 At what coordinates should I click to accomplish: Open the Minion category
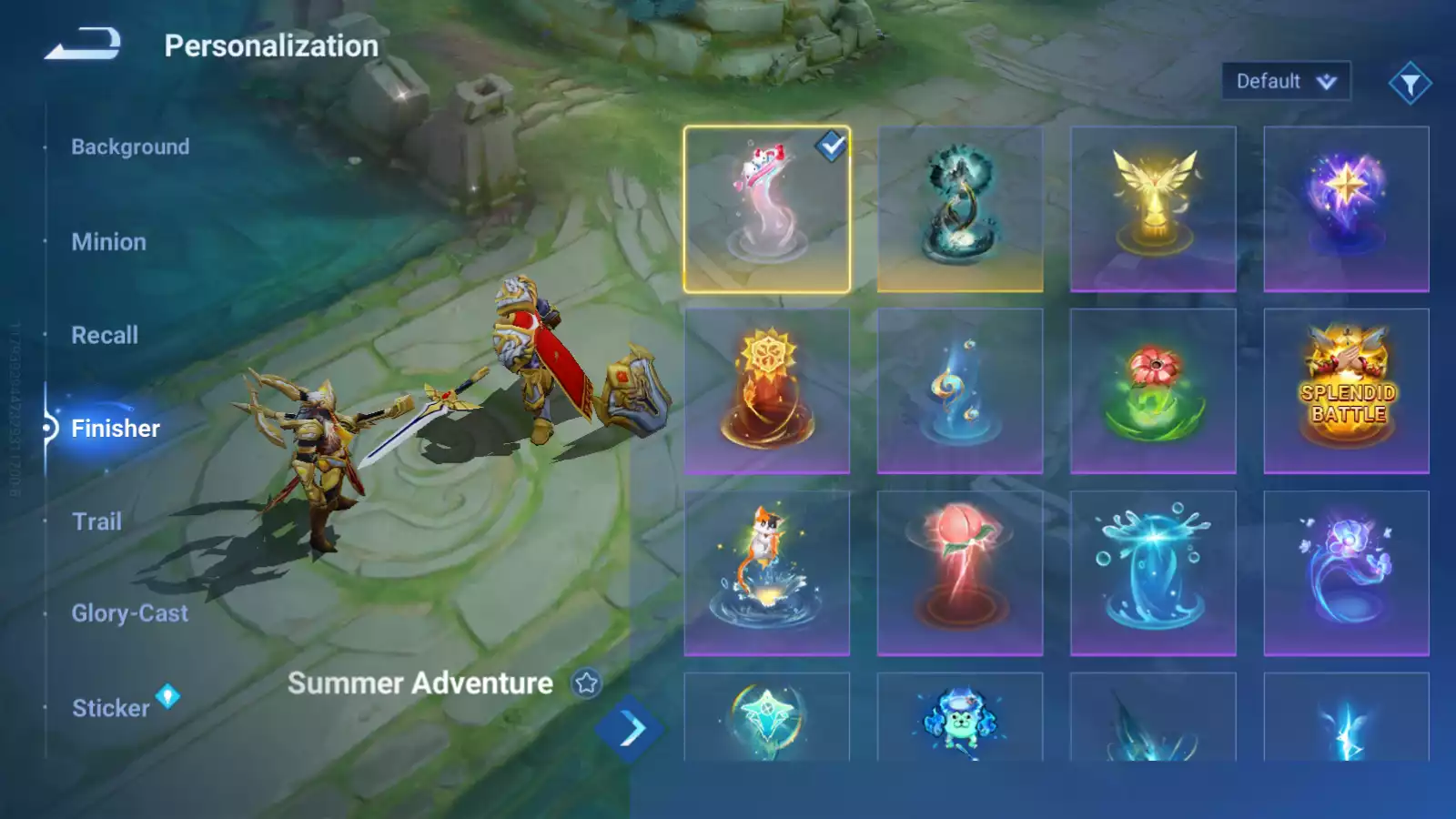[x=108, y=242]
